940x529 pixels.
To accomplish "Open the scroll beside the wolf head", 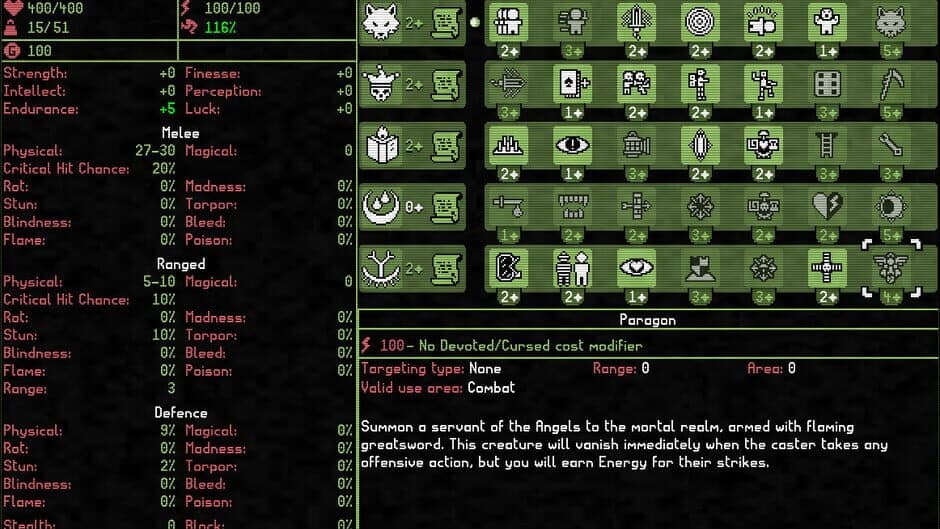I will coord(446,21).
